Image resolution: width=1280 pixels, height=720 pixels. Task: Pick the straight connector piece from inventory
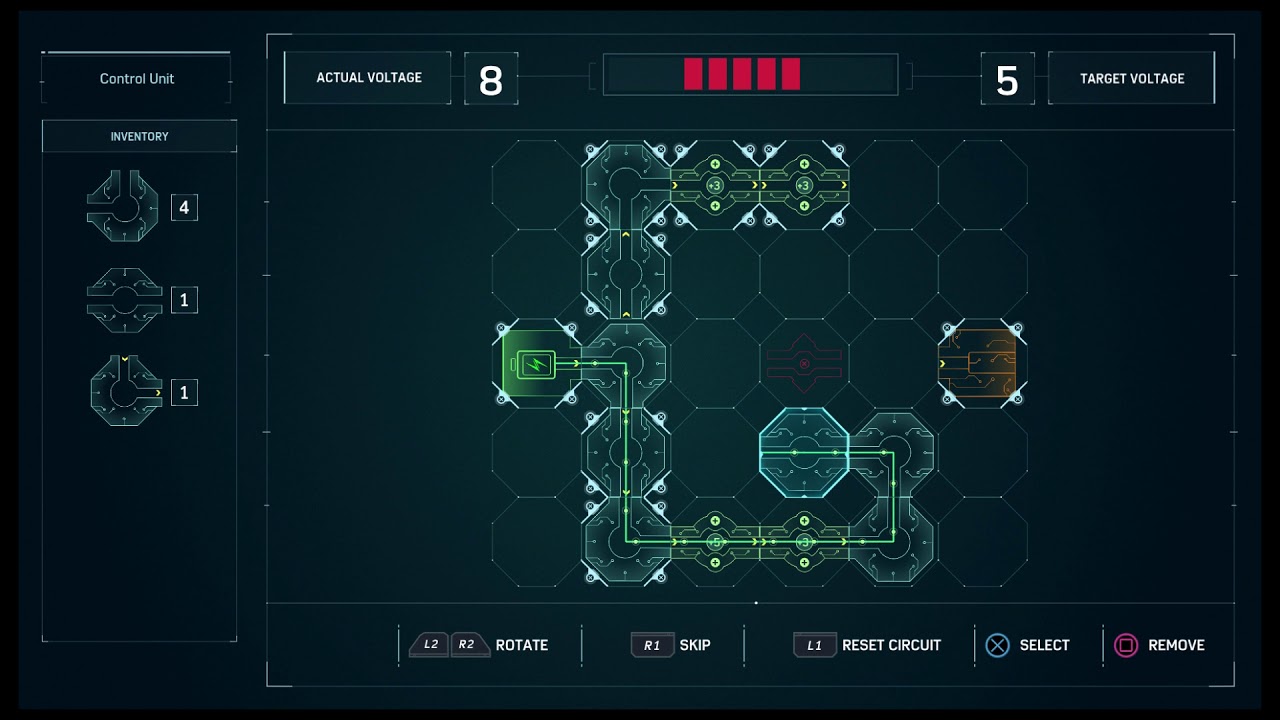124,300
